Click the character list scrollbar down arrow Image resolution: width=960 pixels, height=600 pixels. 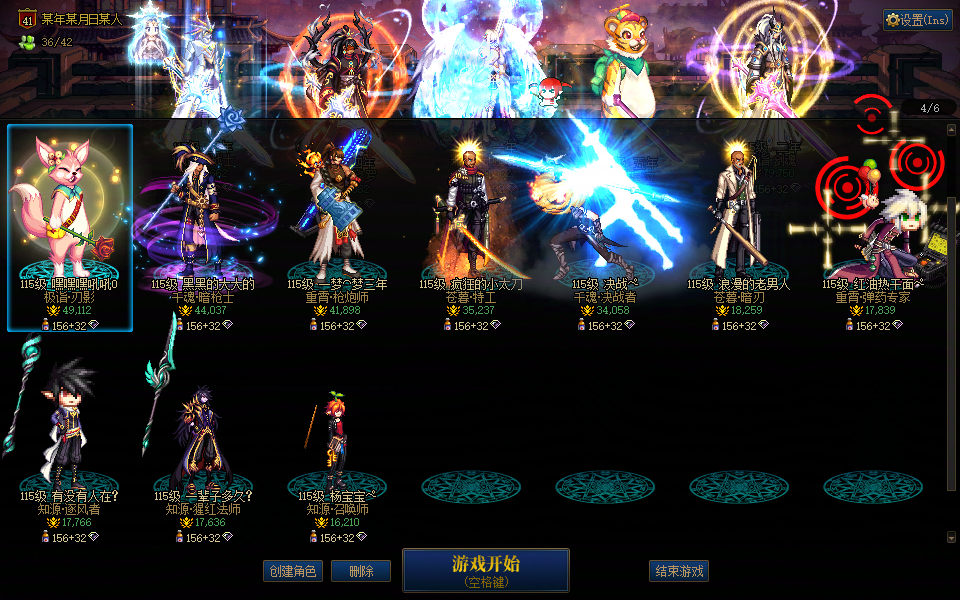click(951, 537)
